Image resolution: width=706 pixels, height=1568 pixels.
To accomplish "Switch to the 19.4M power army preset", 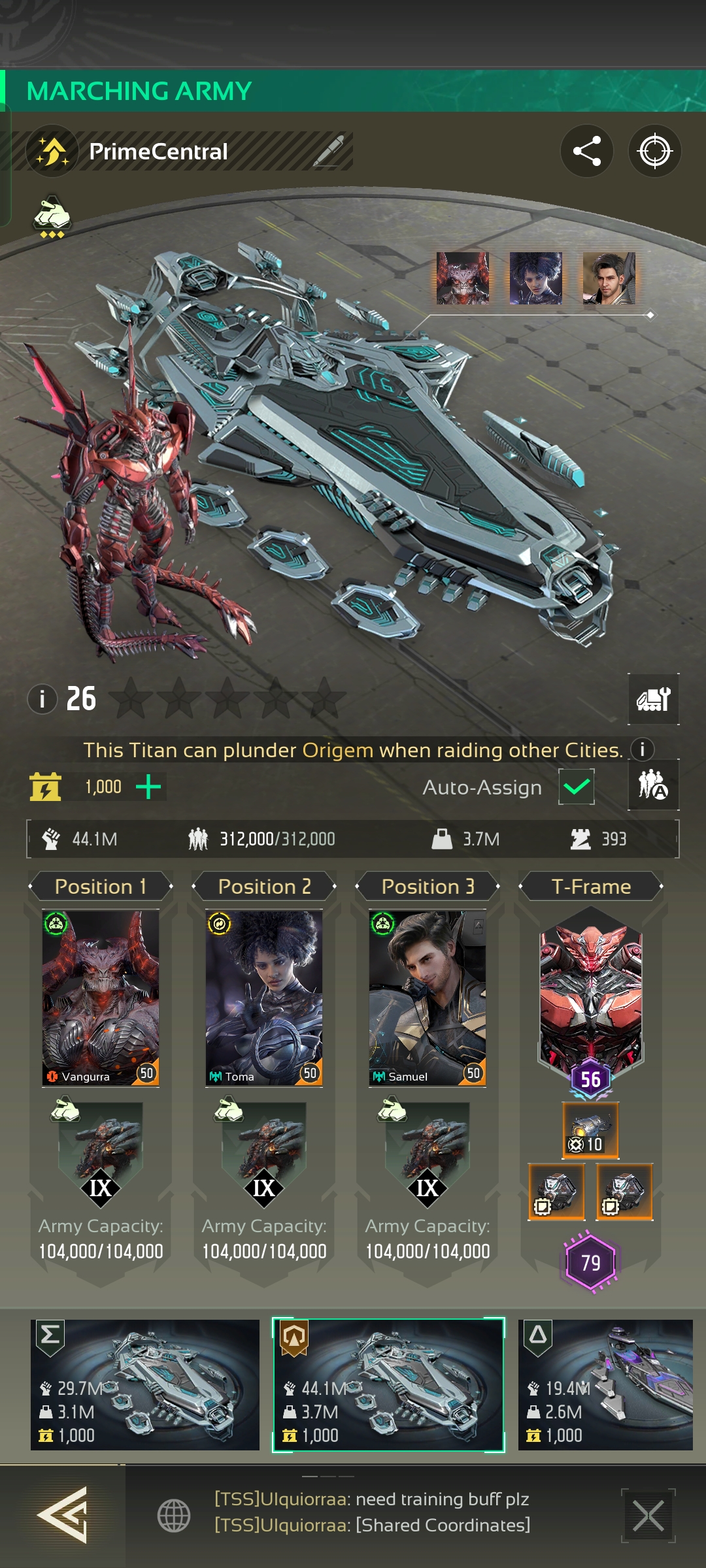I will [x=605, y=1384].
